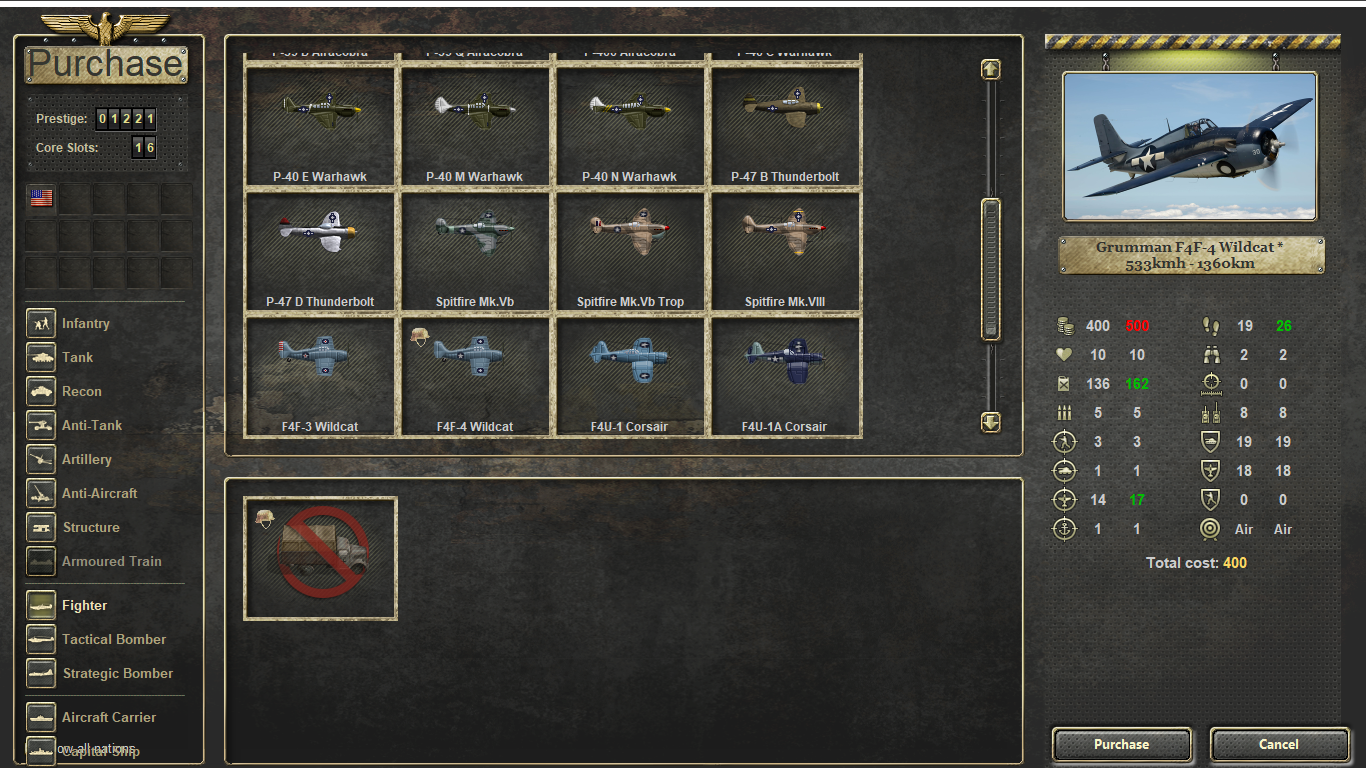Select the Spitfire Mk.VIII fighter
The width and height of the screenshot is (1366, 768).
[x=784, y=251]
